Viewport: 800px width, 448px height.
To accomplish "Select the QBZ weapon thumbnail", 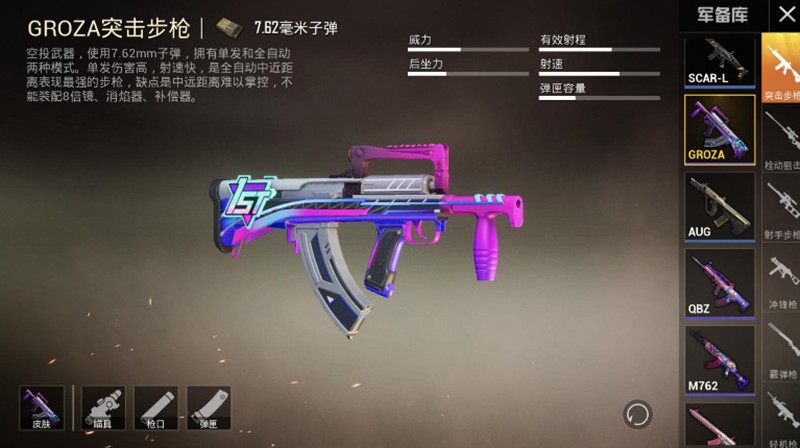I will point(719,283).
